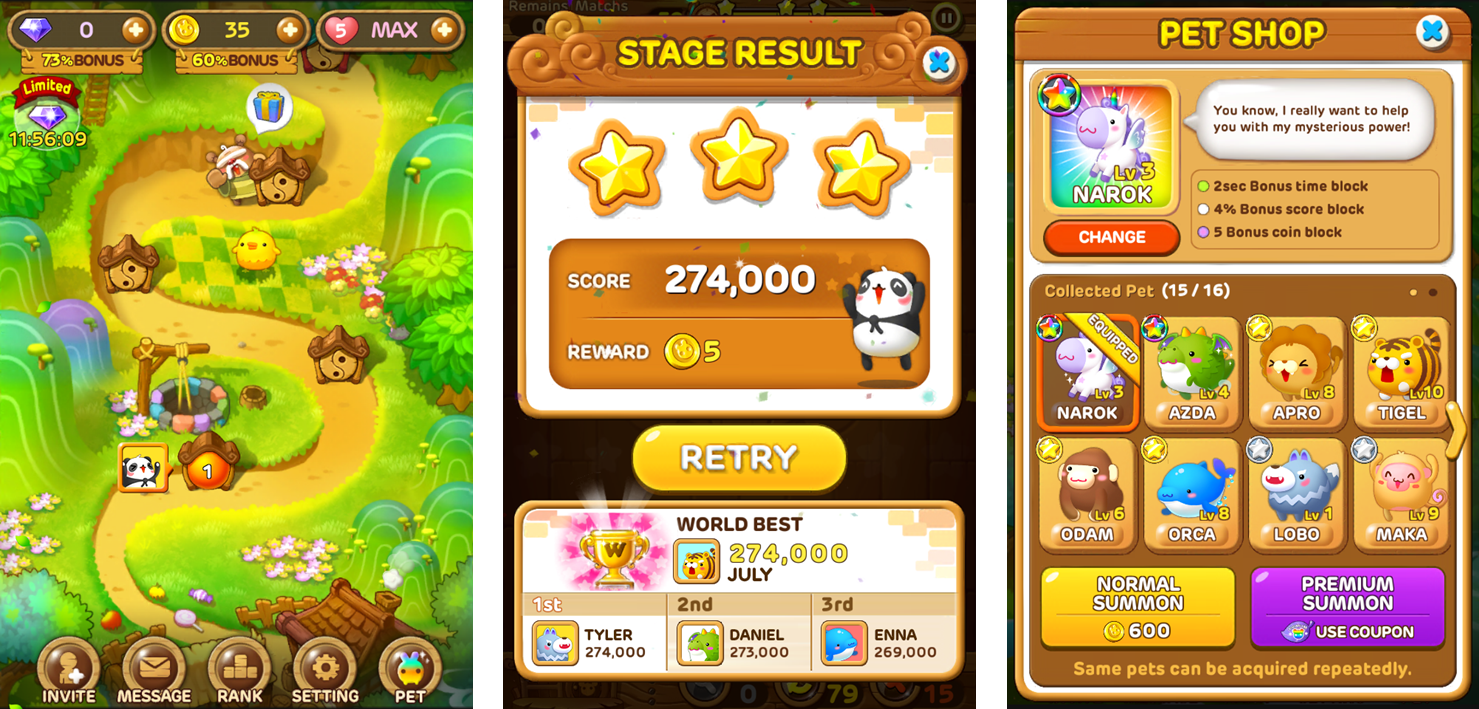
Task: Open the Message inbox
Action: pyautogui.click(x=154, y=671)
